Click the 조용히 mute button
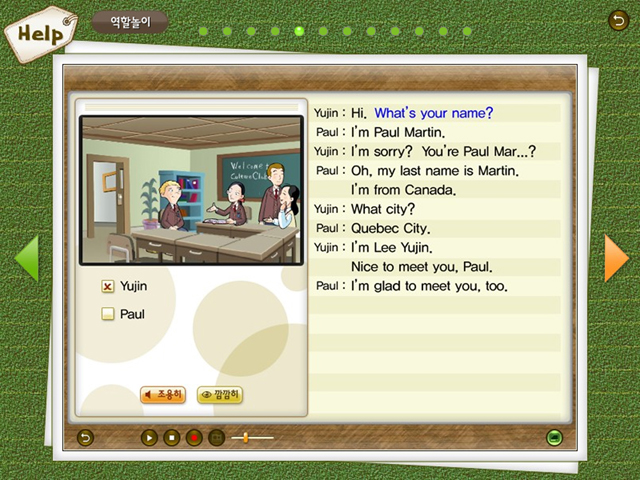640x480 pixels. (x=163, y=395)
